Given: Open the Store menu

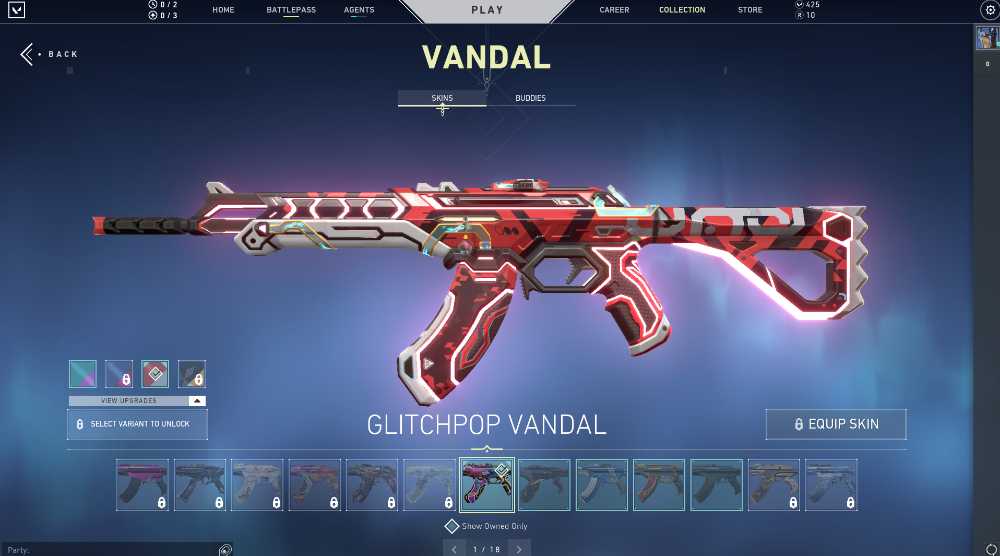Looking at the screenshot, I should pos(750,10).
